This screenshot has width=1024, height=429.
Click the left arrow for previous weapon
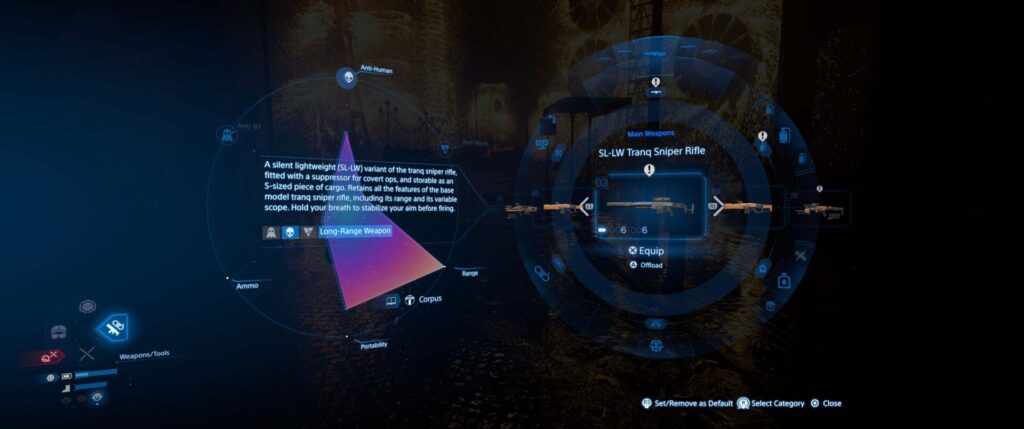pos(582,207)
